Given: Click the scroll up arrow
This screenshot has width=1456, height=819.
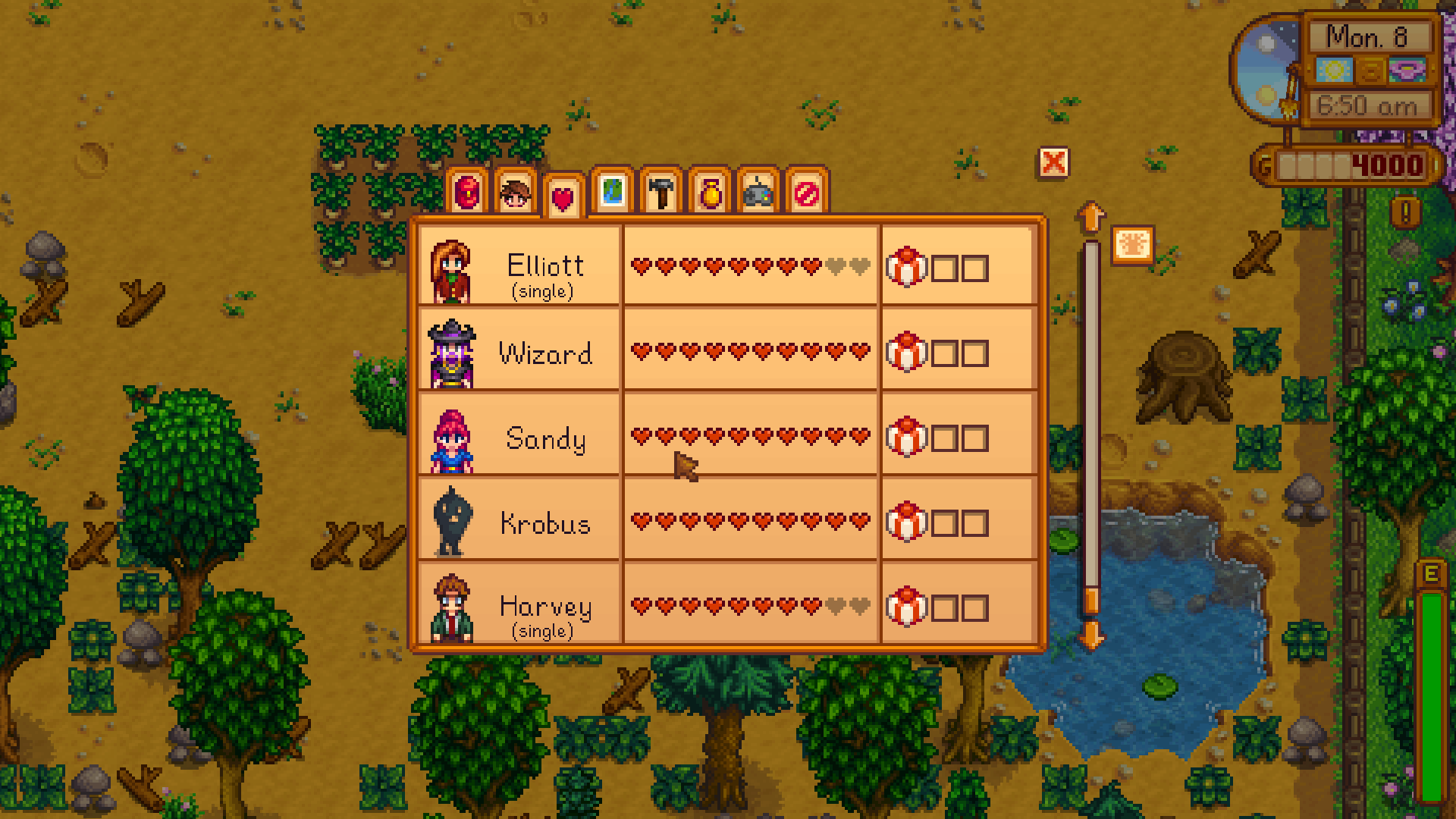Looking at the screenshot, I should (x=1090, y=218).
